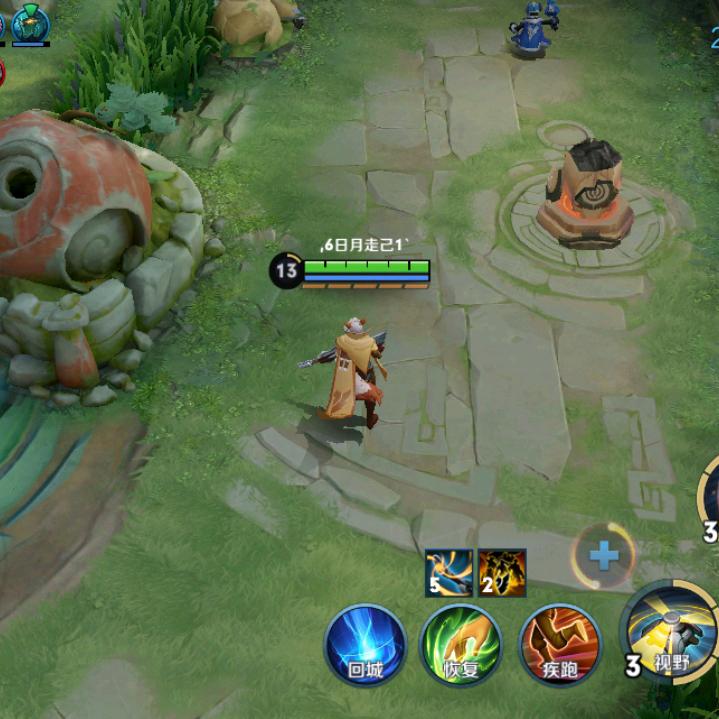Select the teammate hero portrait with green marker
The image size is (719, 719).
31,22
